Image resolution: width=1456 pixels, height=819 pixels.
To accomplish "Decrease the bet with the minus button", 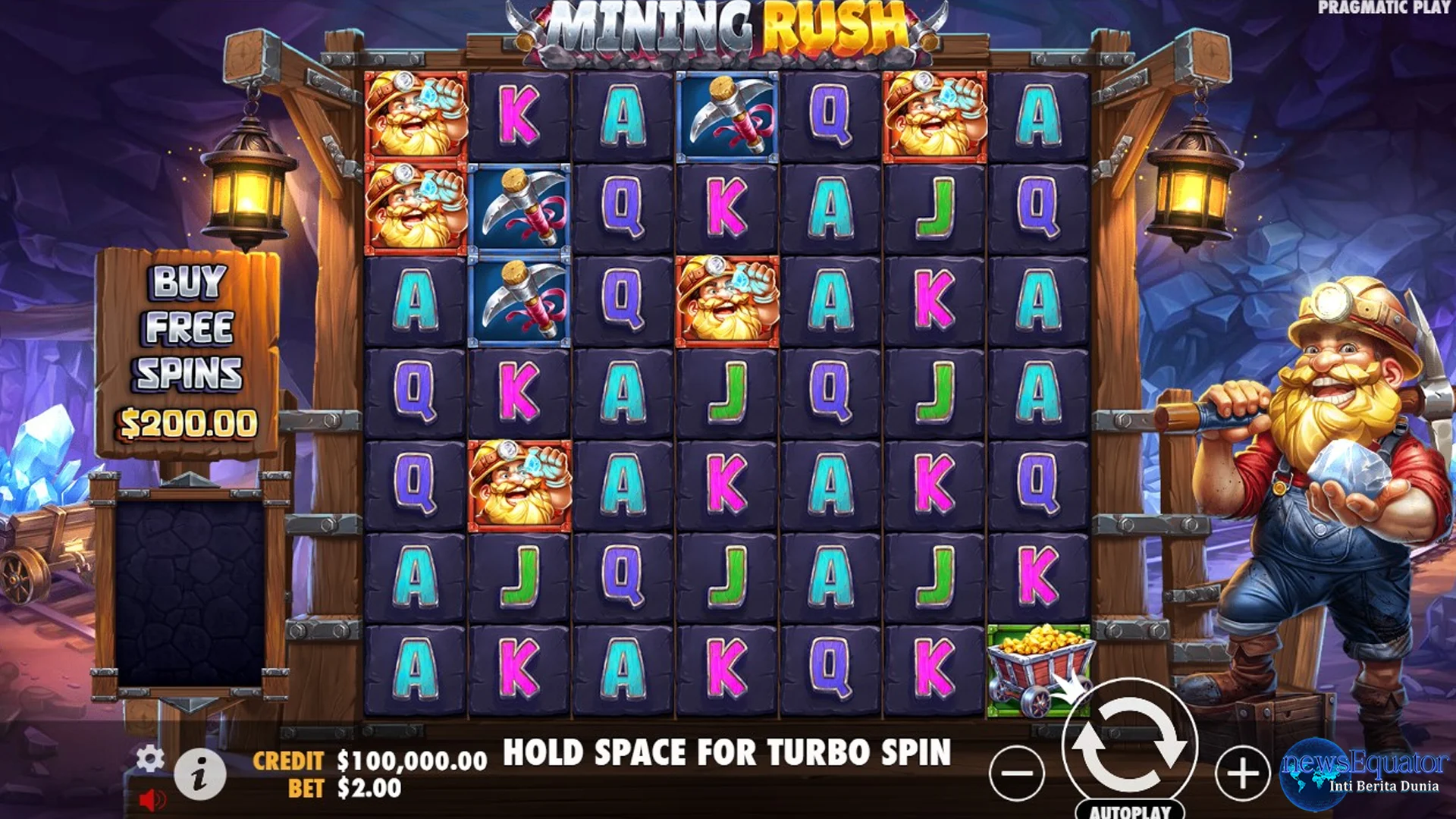I will point(1017,773).
